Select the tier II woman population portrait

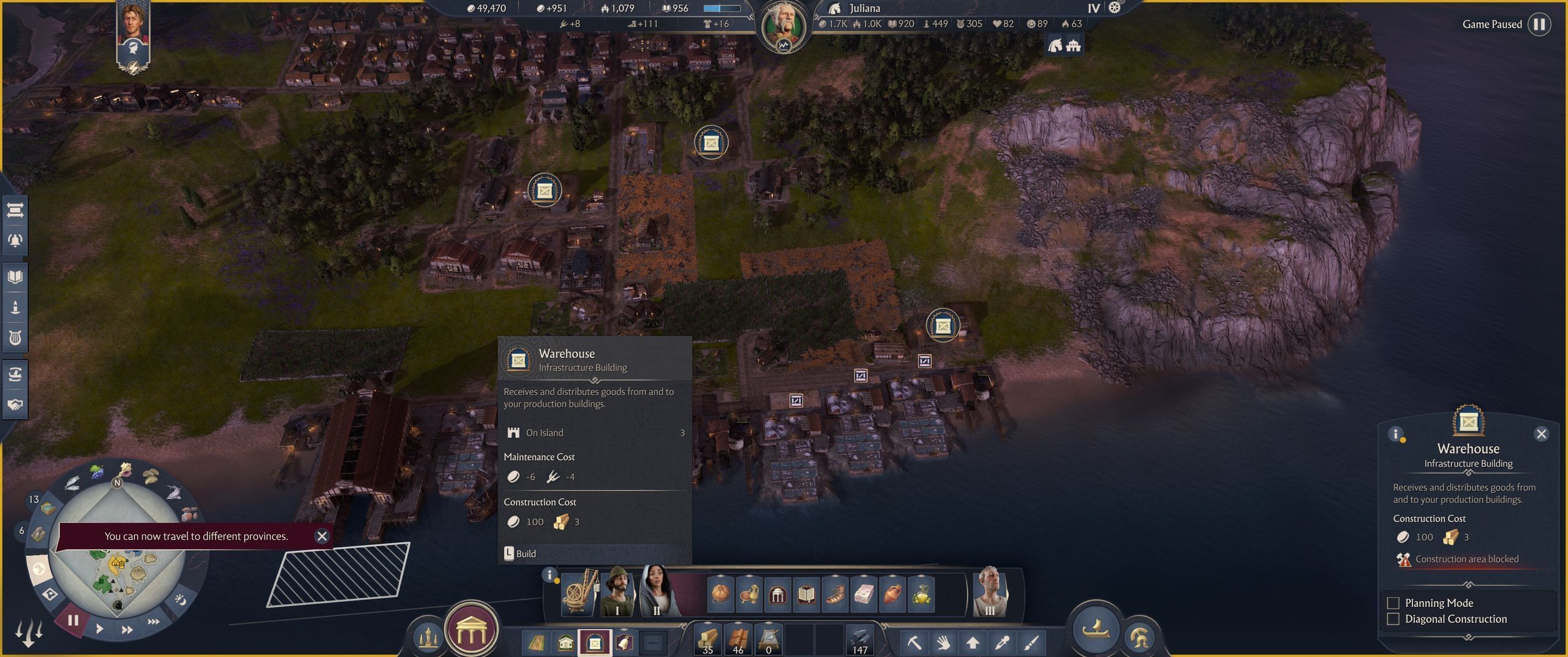657,591
